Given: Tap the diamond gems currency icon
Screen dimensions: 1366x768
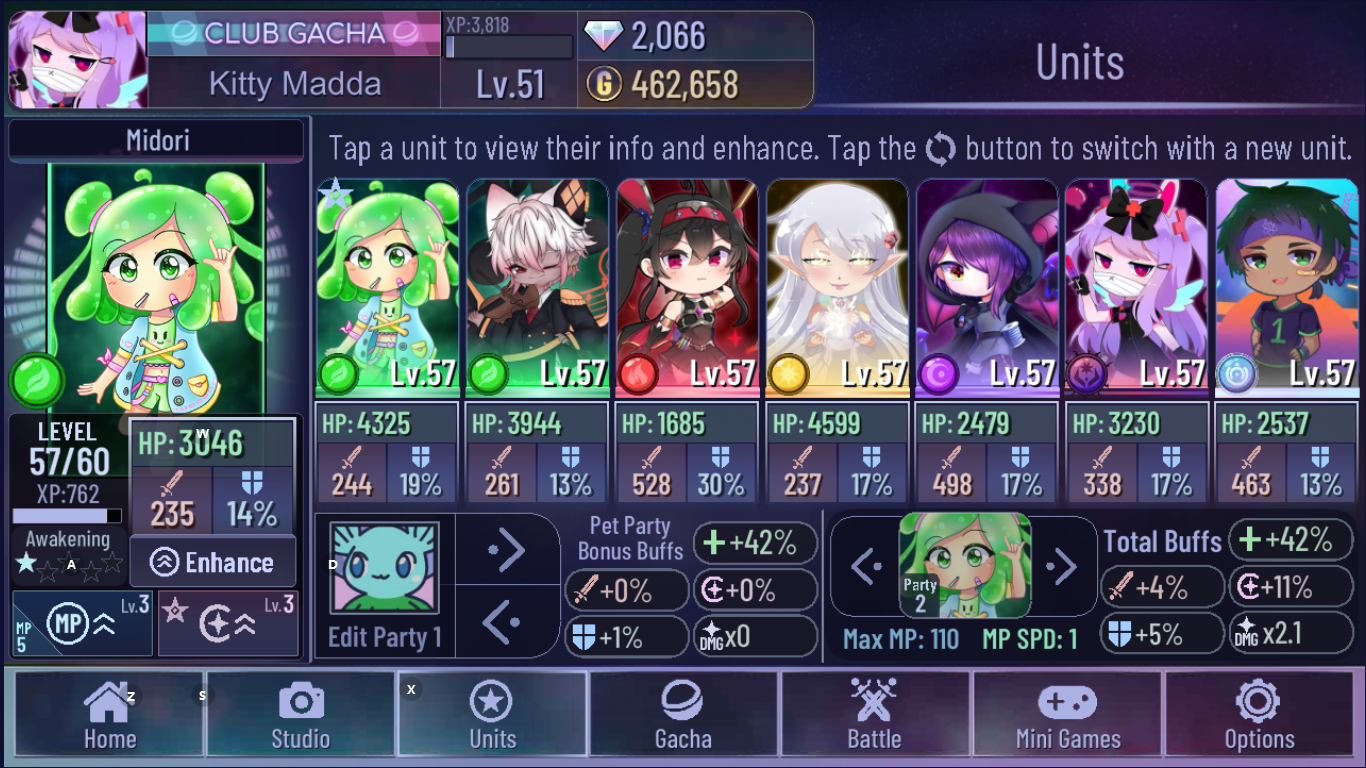Looking at the screenshot, I should [x=602, y=36].
